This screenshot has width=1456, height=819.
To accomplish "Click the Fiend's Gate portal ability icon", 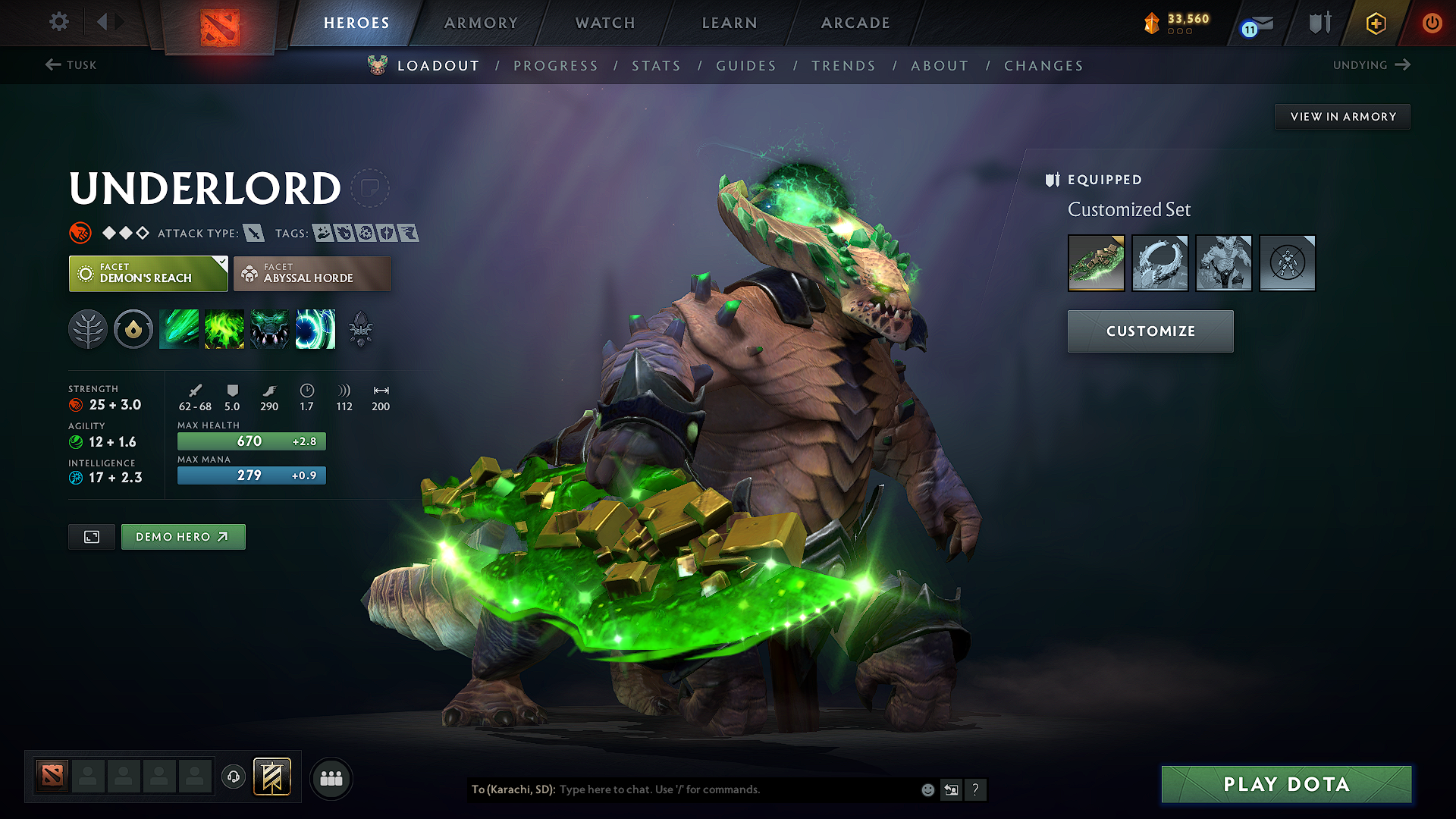I will point(315,329).
